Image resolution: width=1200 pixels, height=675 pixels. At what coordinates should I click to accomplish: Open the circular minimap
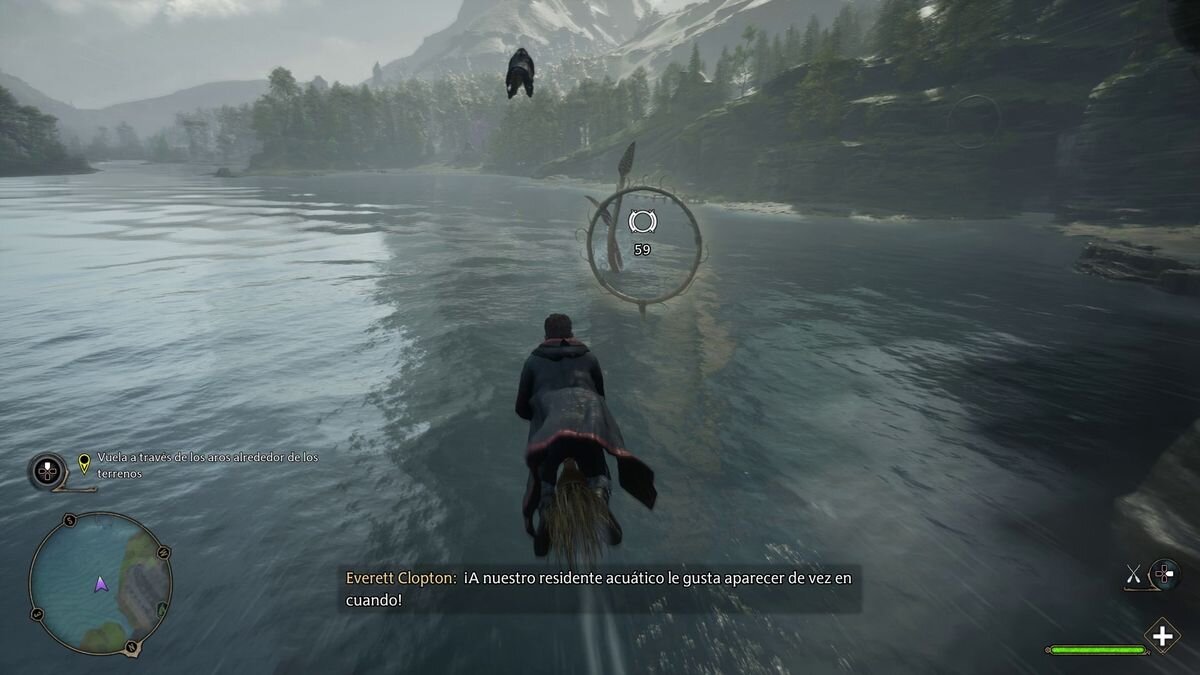100,583
